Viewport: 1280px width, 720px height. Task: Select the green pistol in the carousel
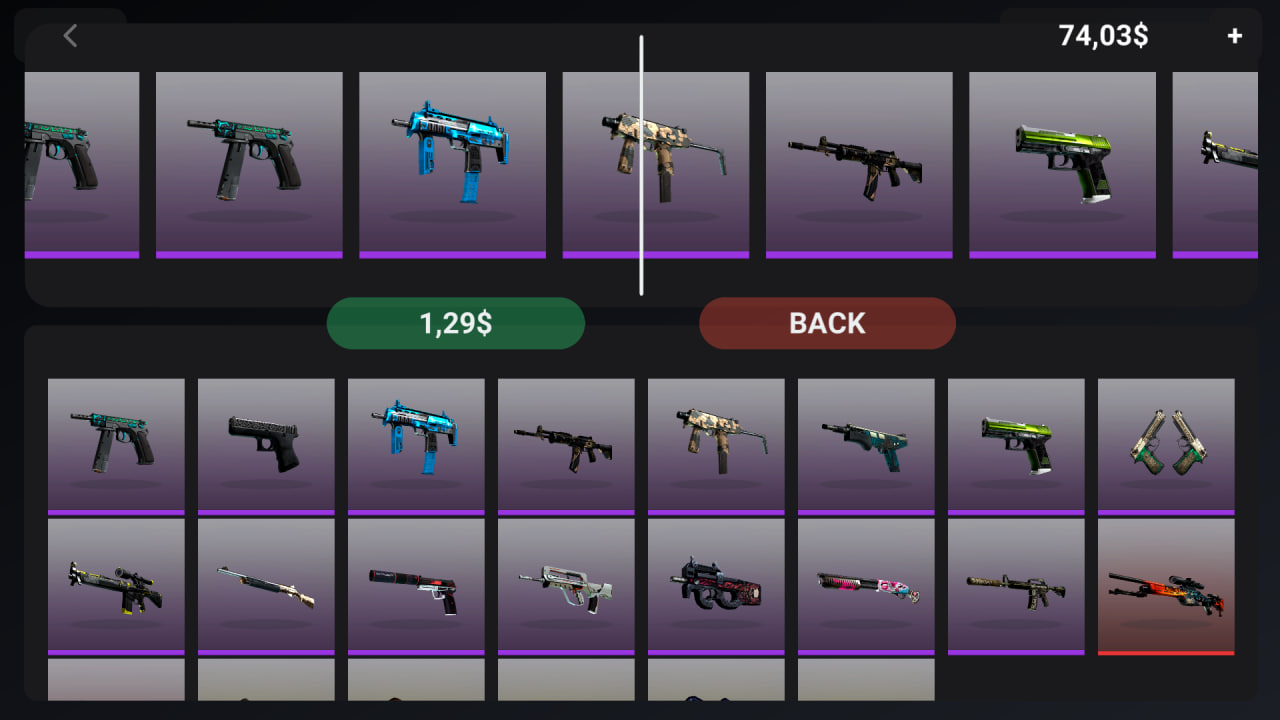1062,160
